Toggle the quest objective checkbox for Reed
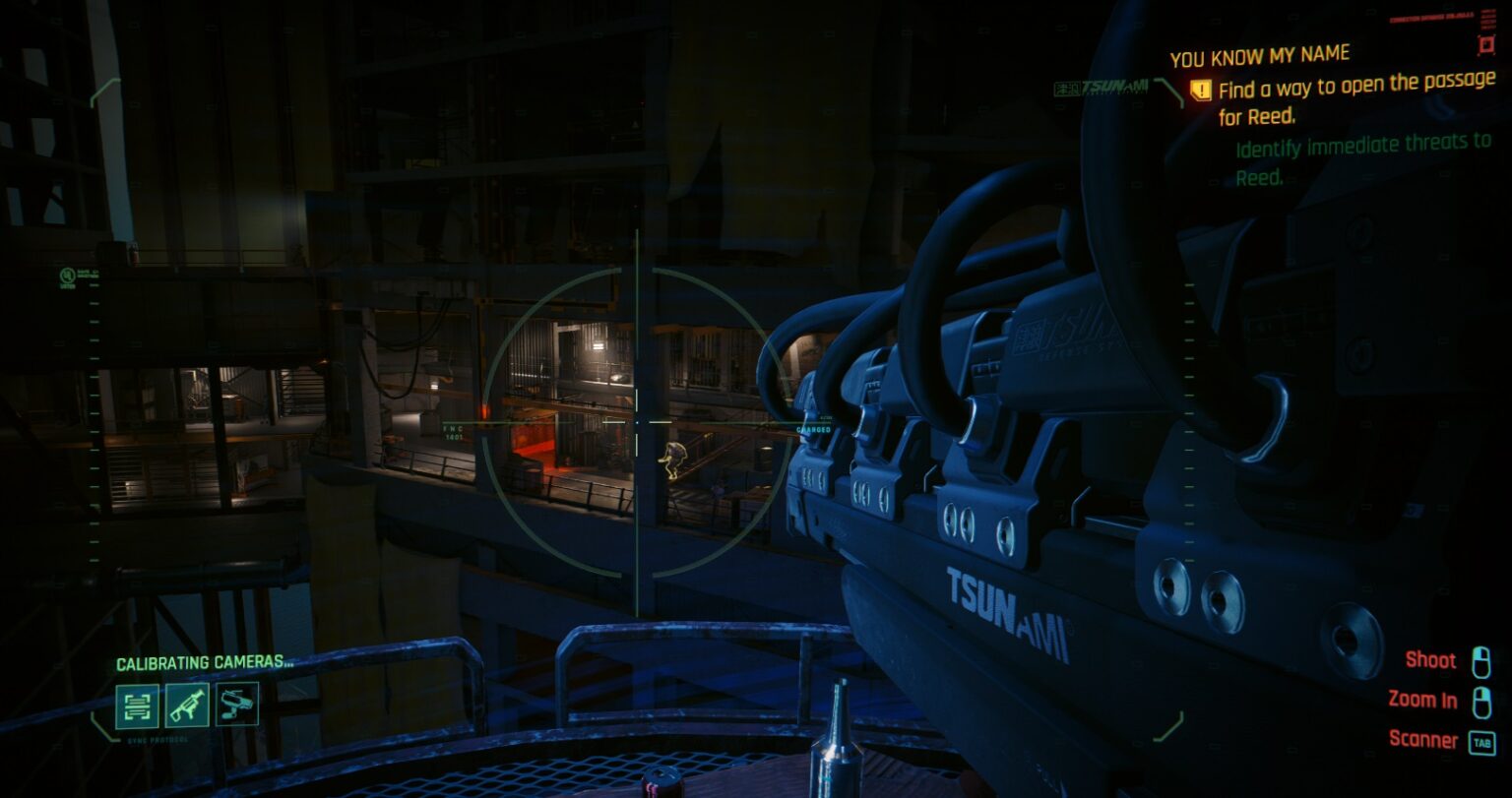Screen dimensions: 1512x798 1200,90
